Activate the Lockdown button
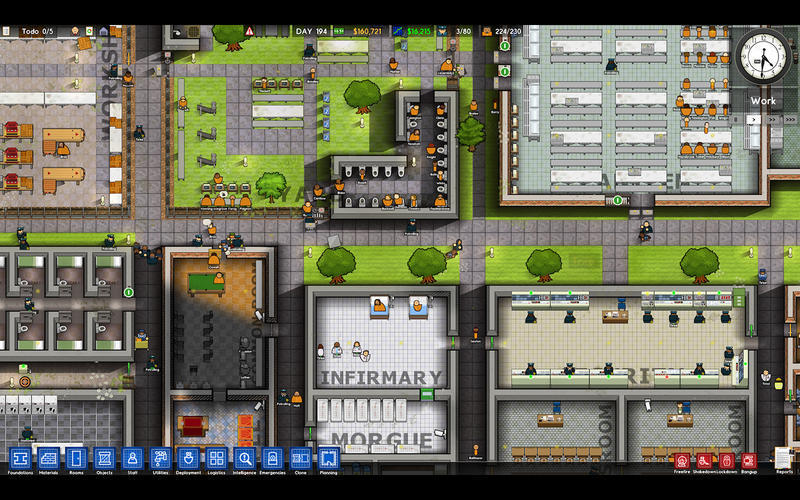800x500 pixels. [727, 461]
